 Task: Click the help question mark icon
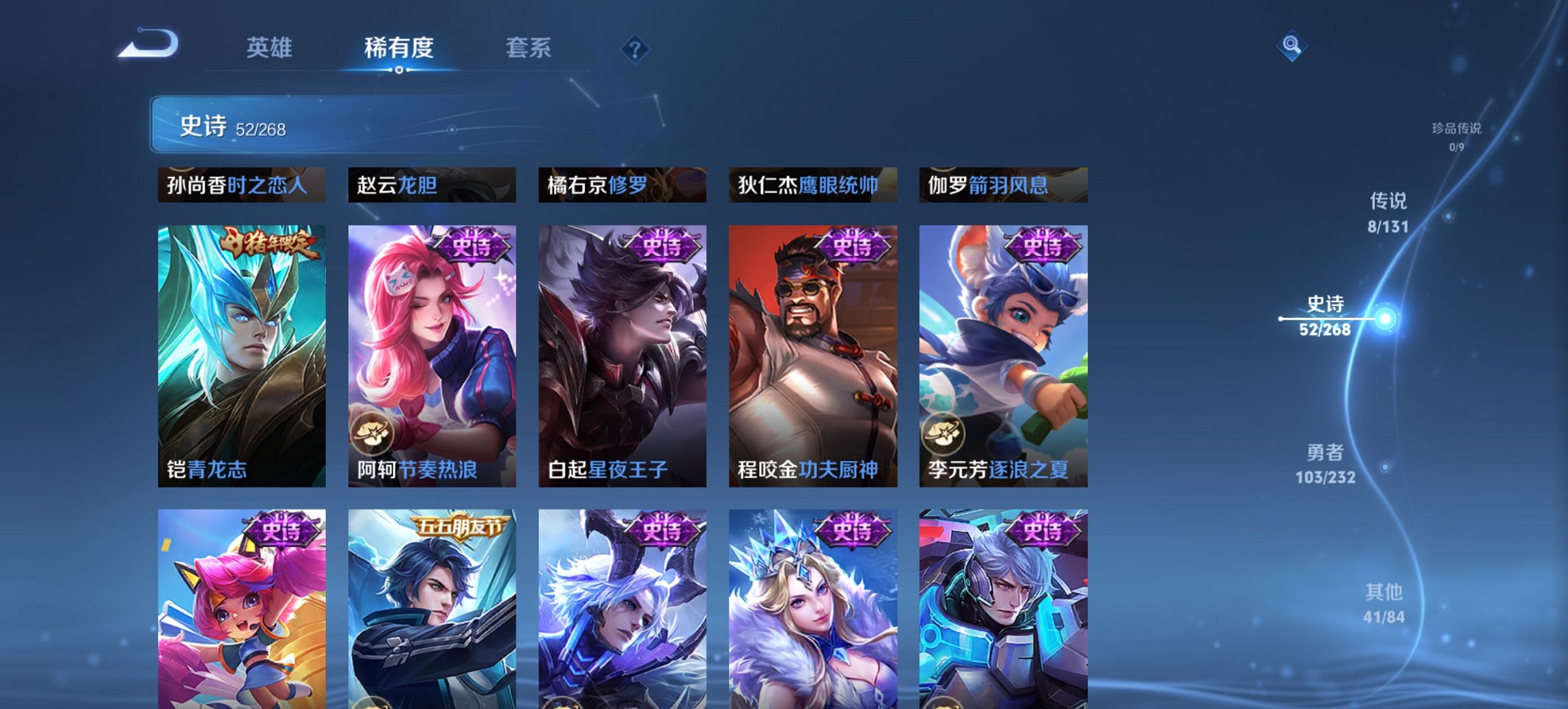634,48
